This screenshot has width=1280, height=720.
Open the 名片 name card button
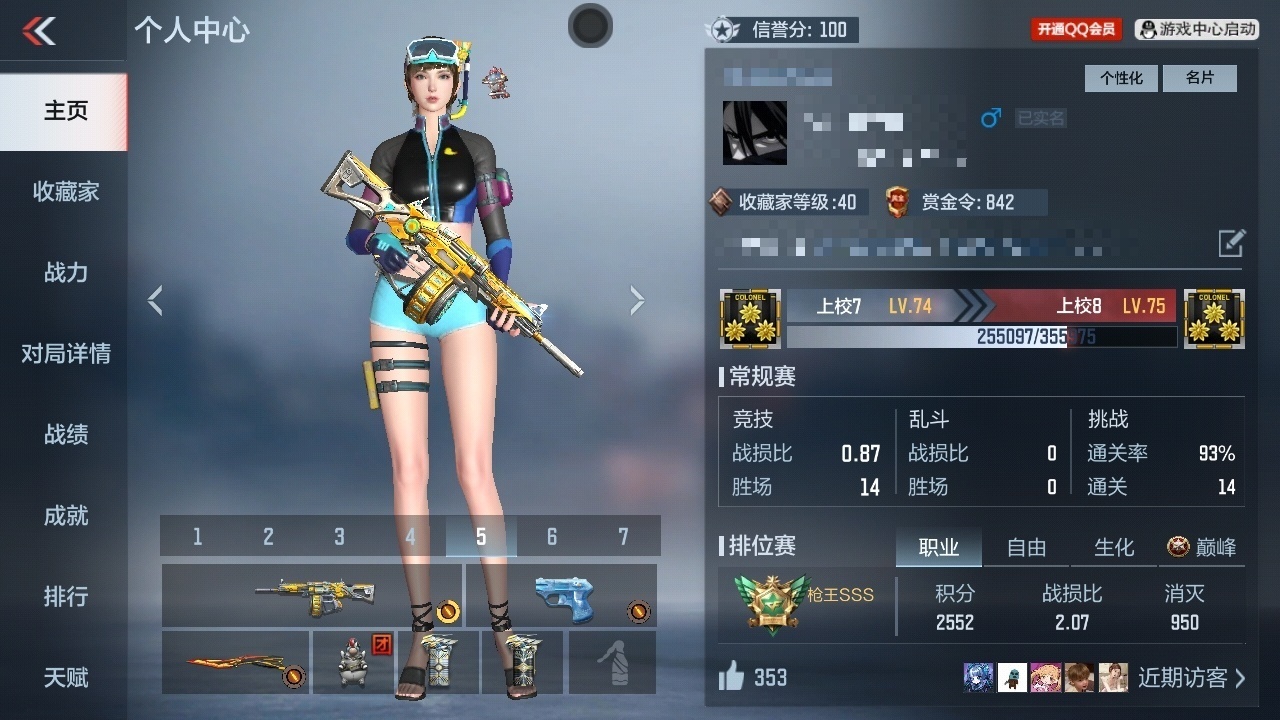[1199, 78]
